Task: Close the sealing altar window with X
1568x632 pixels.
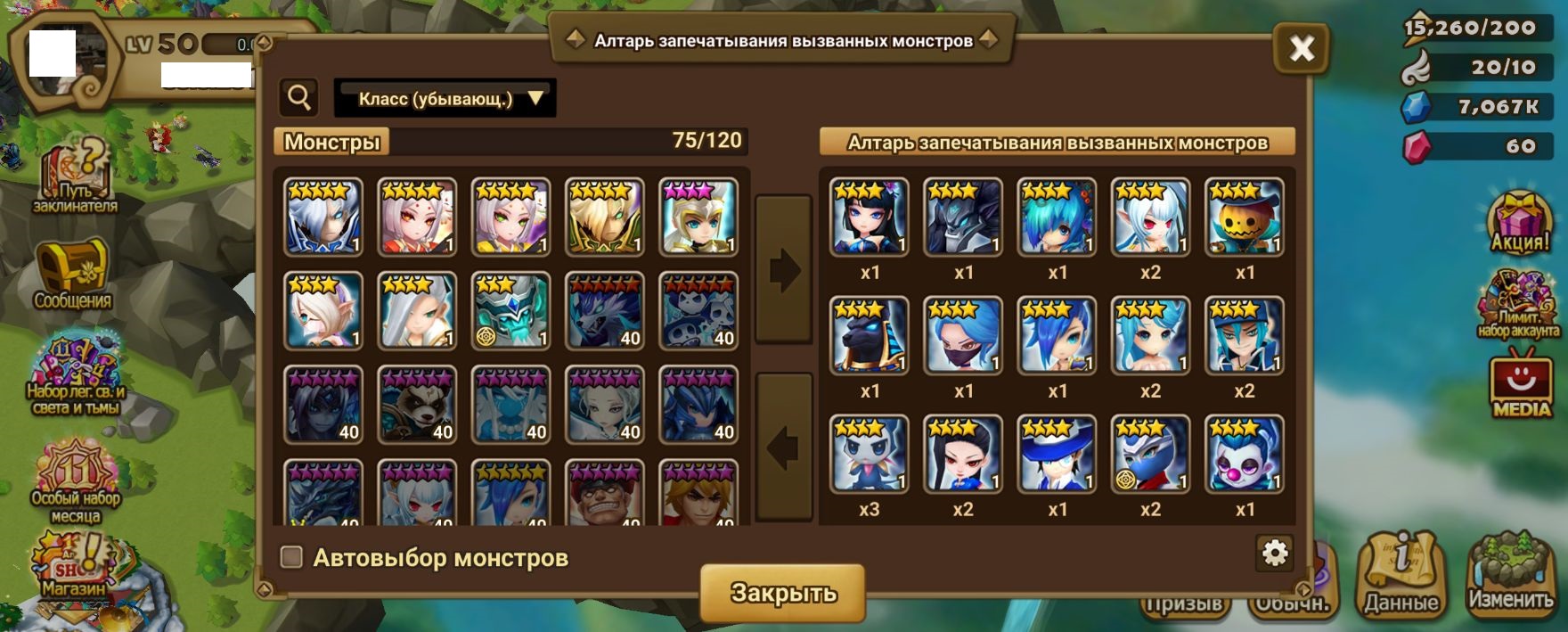Action: (1302, 48)
